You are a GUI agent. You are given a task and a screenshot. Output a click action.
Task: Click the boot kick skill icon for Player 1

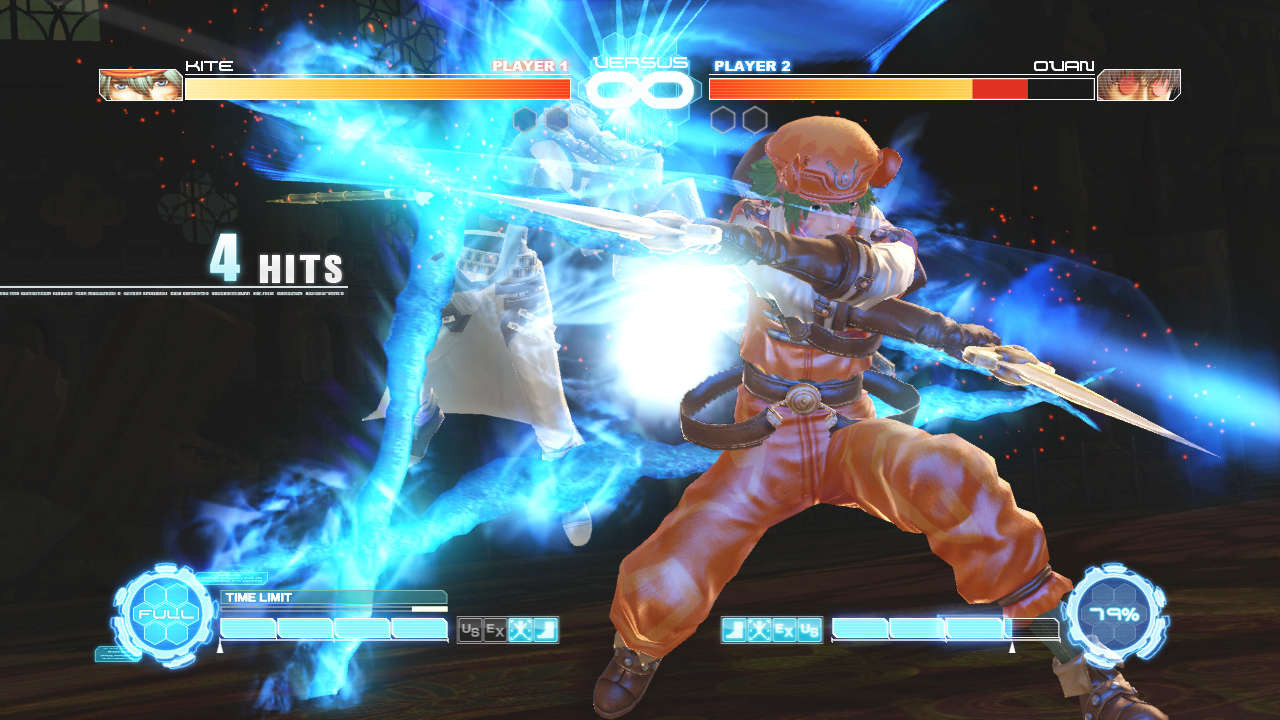(544, 629)
